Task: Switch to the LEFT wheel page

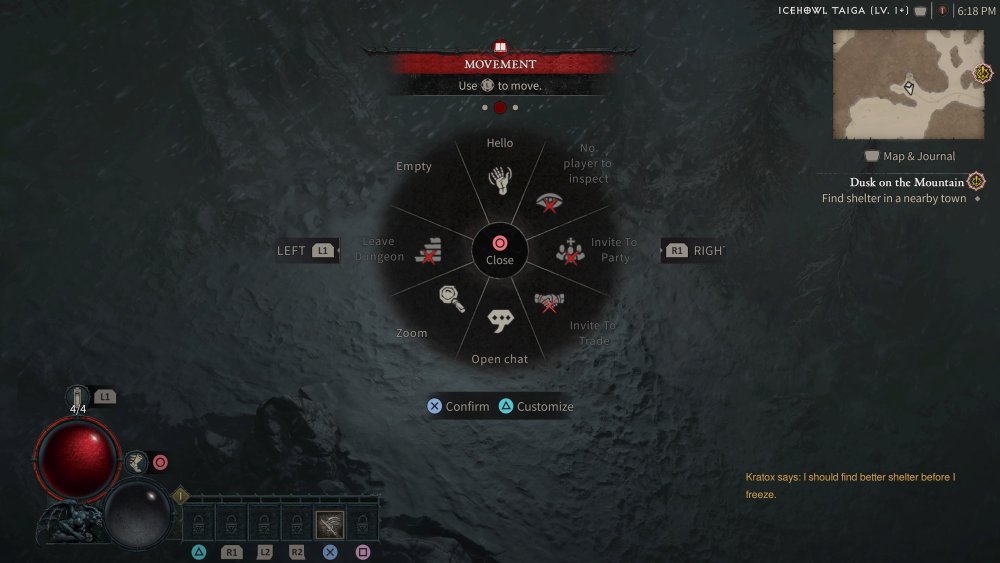Action: tap(306, 251)
